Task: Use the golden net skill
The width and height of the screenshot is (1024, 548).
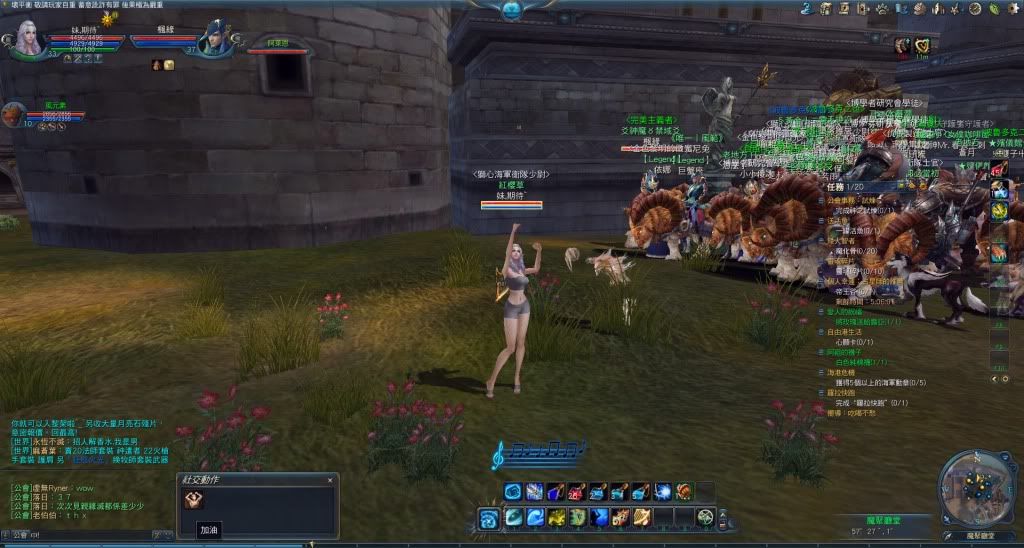Action: tap(643, 516)
